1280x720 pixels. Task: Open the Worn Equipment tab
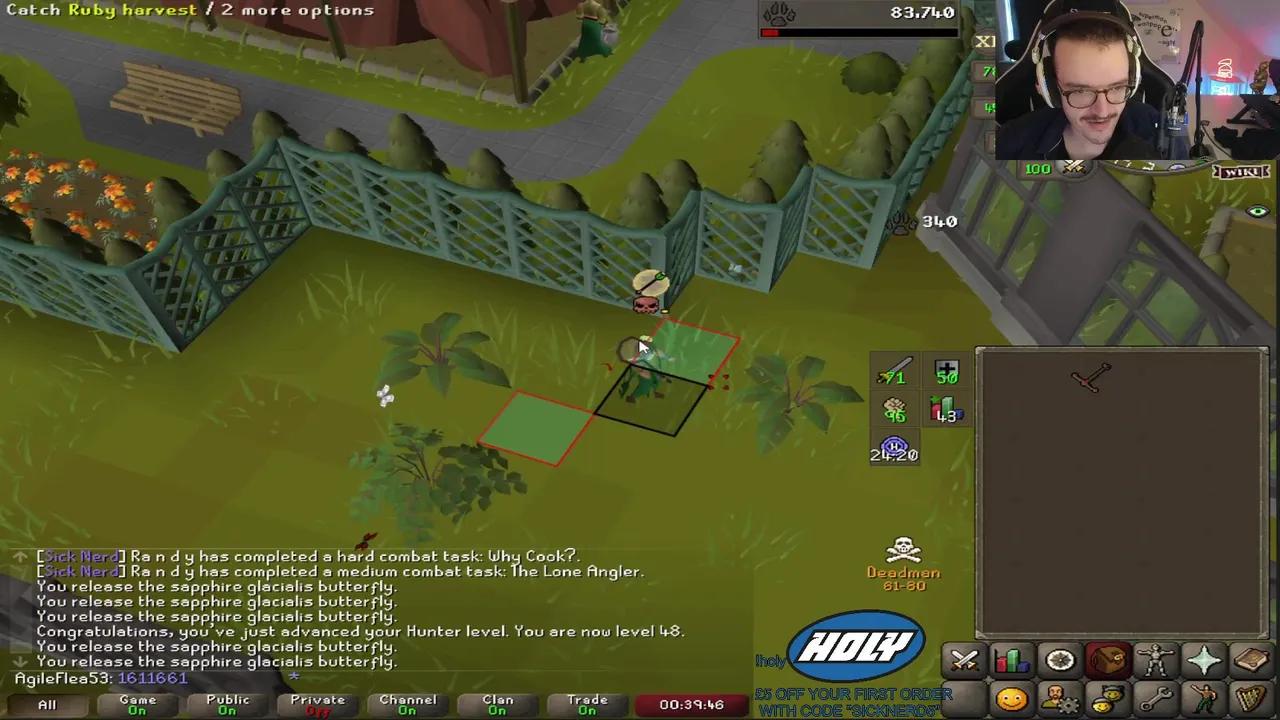pos(1155,659)
